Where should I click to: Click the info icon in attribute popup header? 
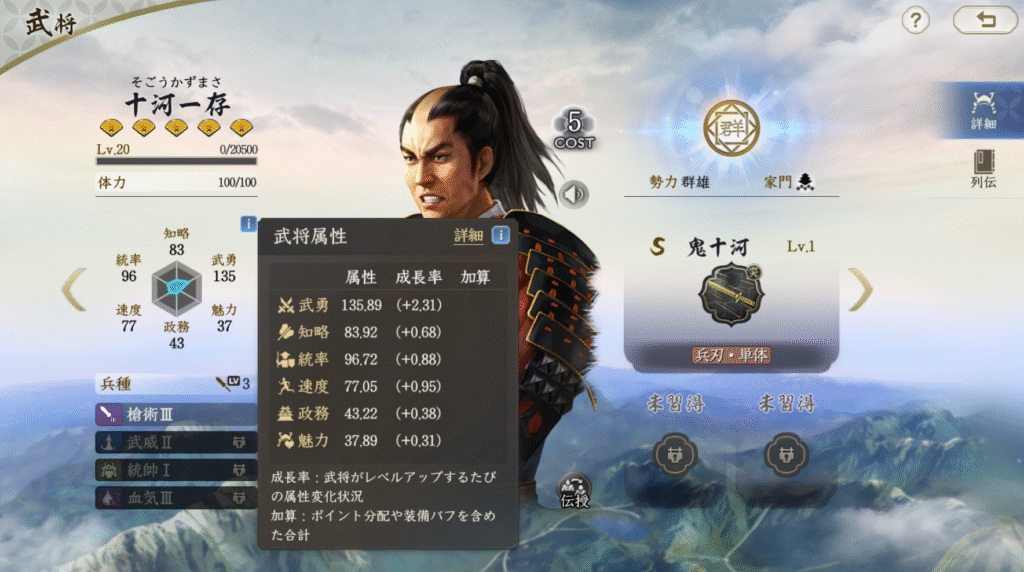coord(500,236)
